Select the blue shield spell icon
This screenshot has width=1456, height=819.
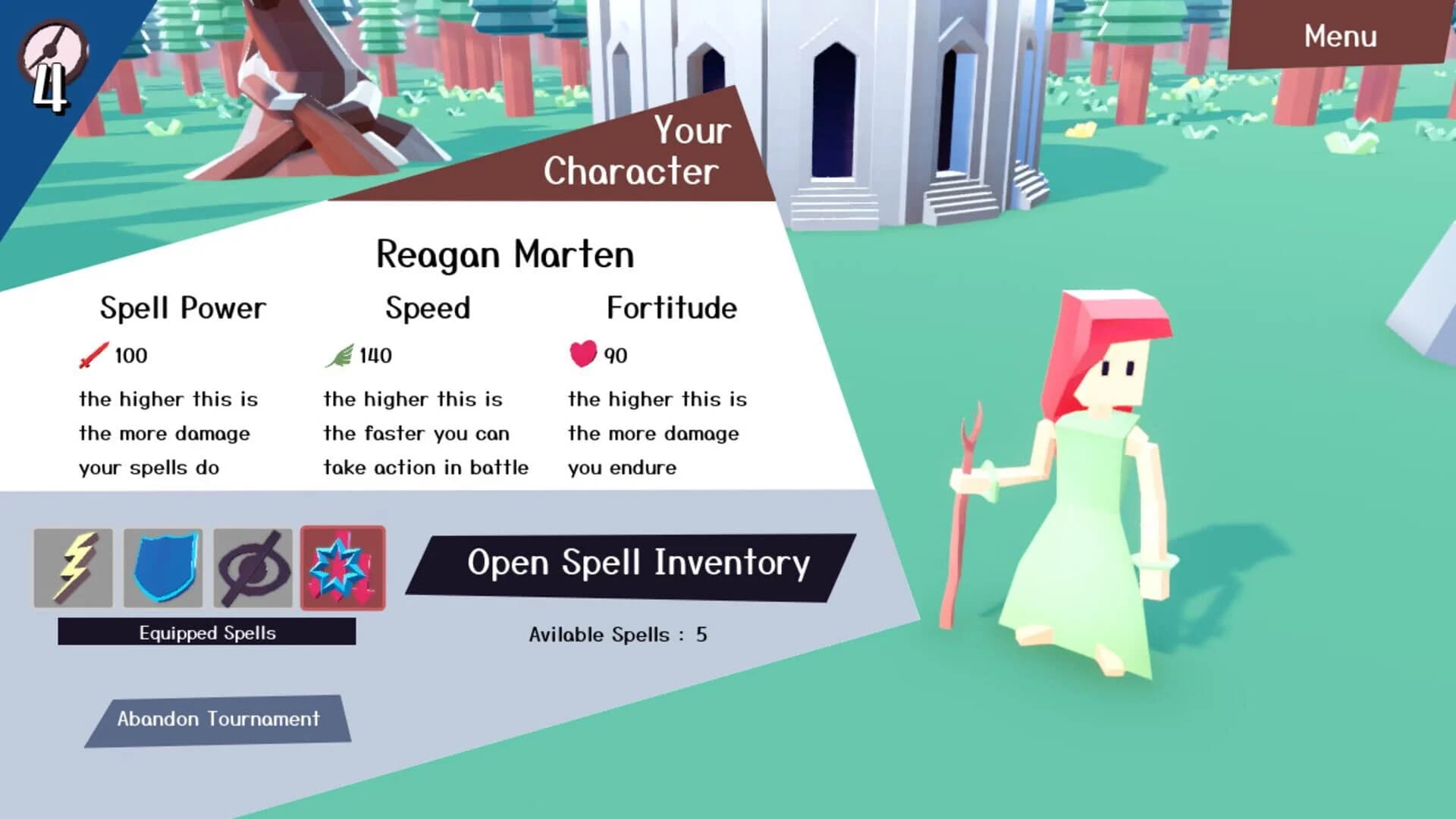[x=164, y=567]
